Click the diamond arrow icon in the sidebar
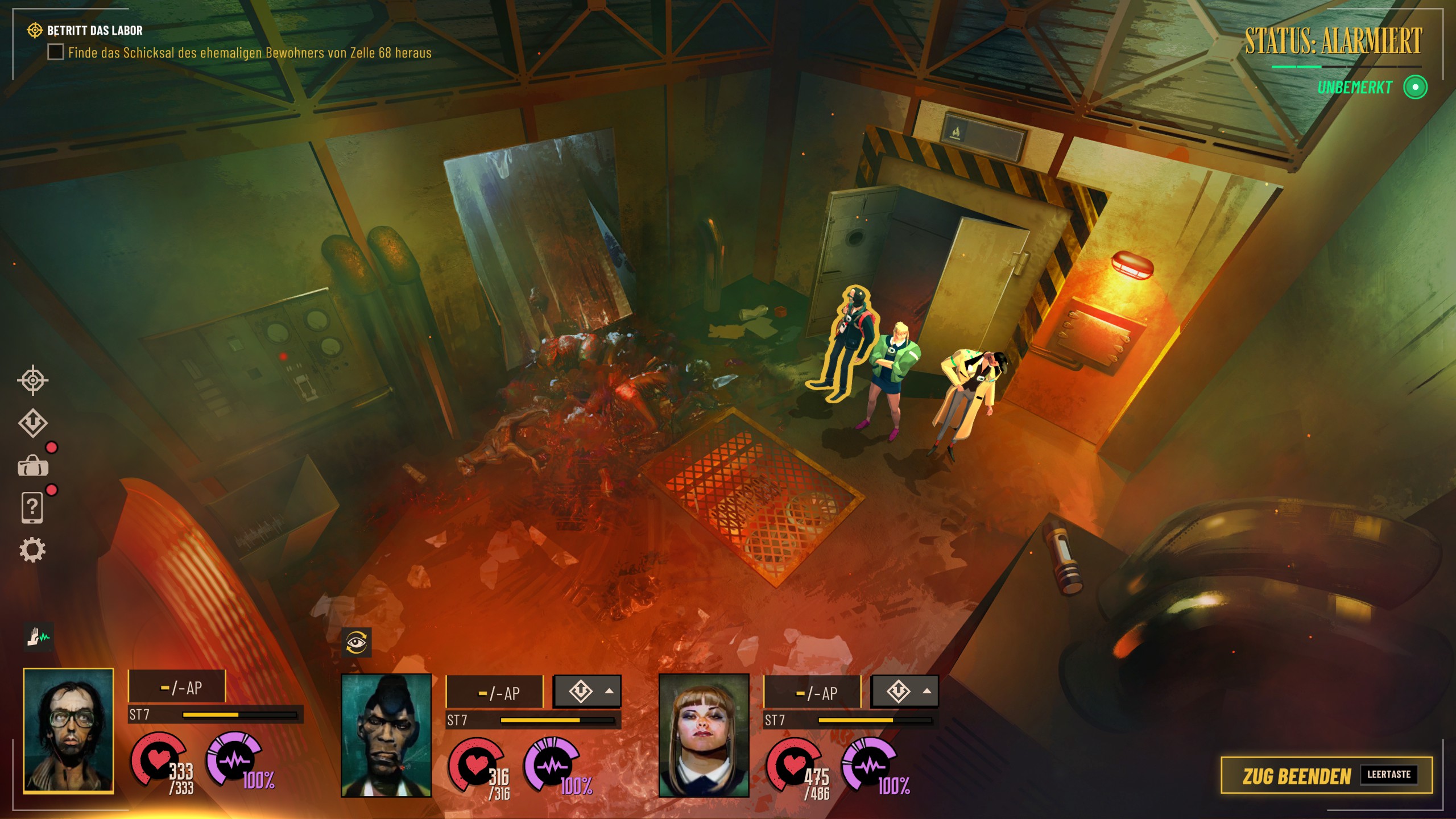The height and width of the screenshot is (819, 1456). pyautogui.click(x=32, y=423)
